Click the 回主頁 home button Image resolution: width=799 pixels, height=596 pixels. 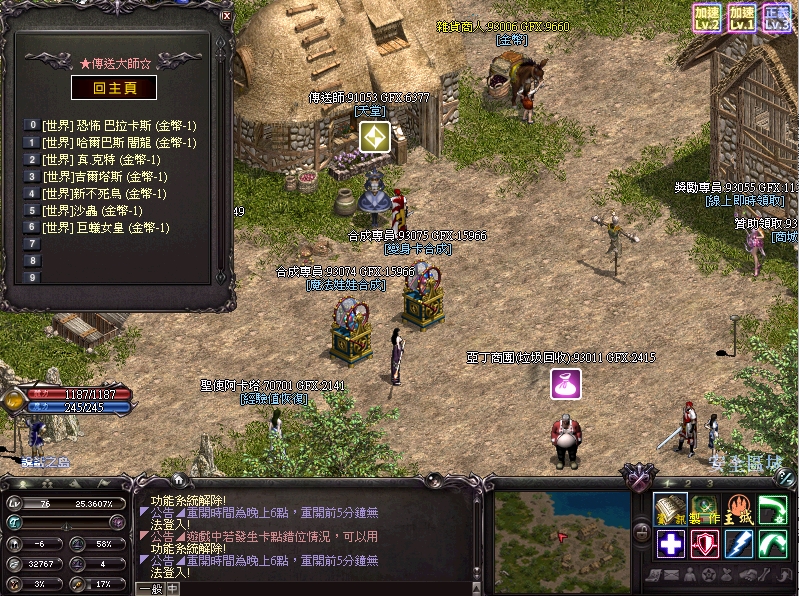coord(113,87)
